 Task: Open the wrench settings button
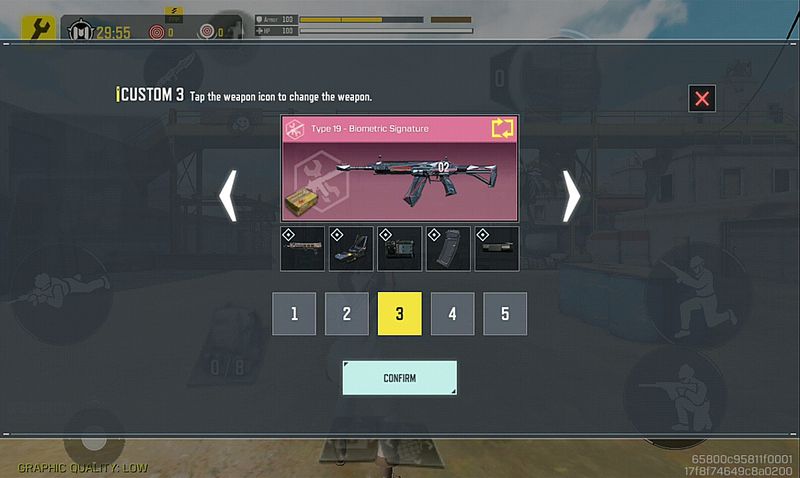[x=38, y=30]
